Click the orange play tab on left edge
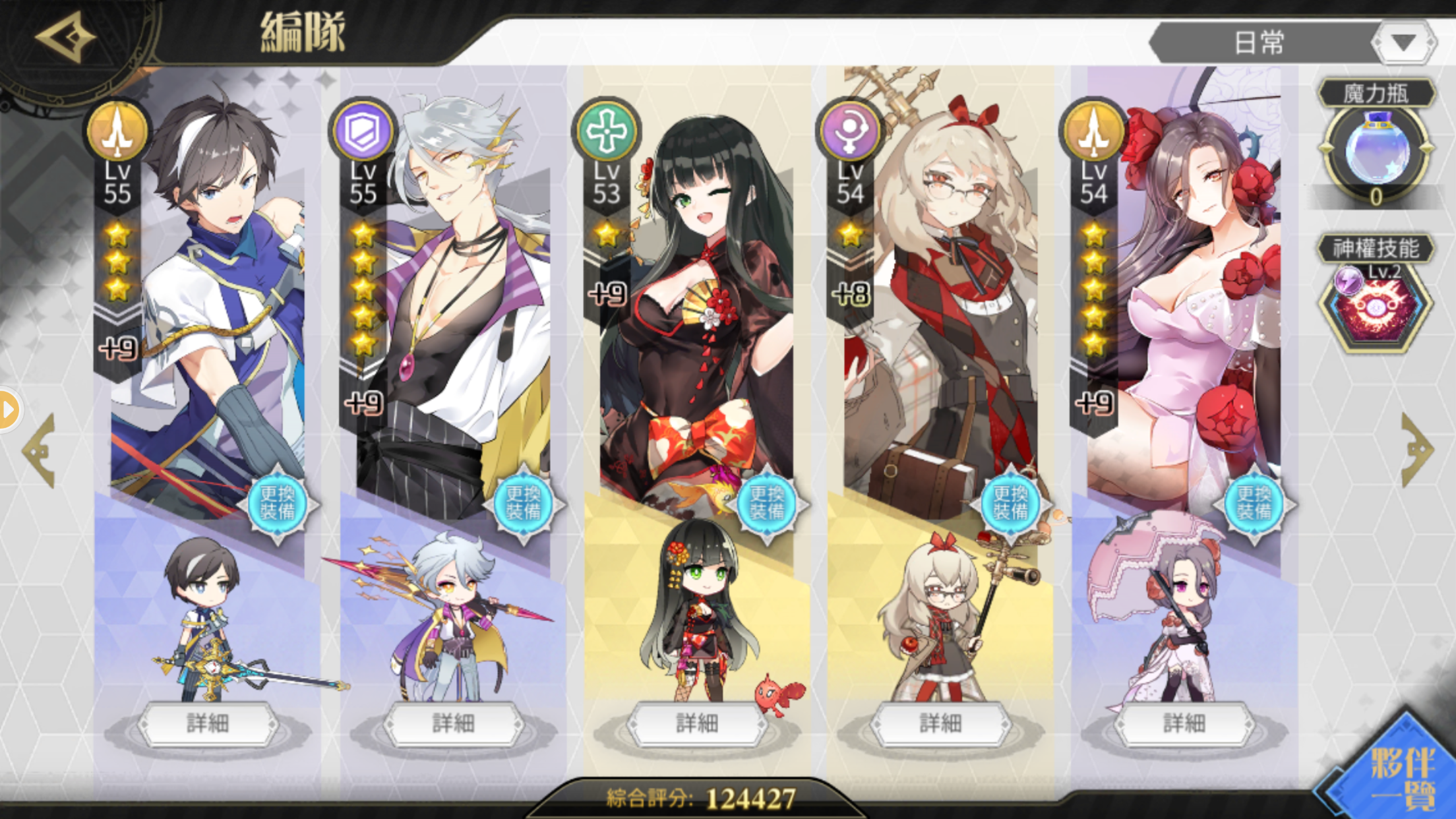The width and height of the screenshot is (1456, 819). point(9,409)
